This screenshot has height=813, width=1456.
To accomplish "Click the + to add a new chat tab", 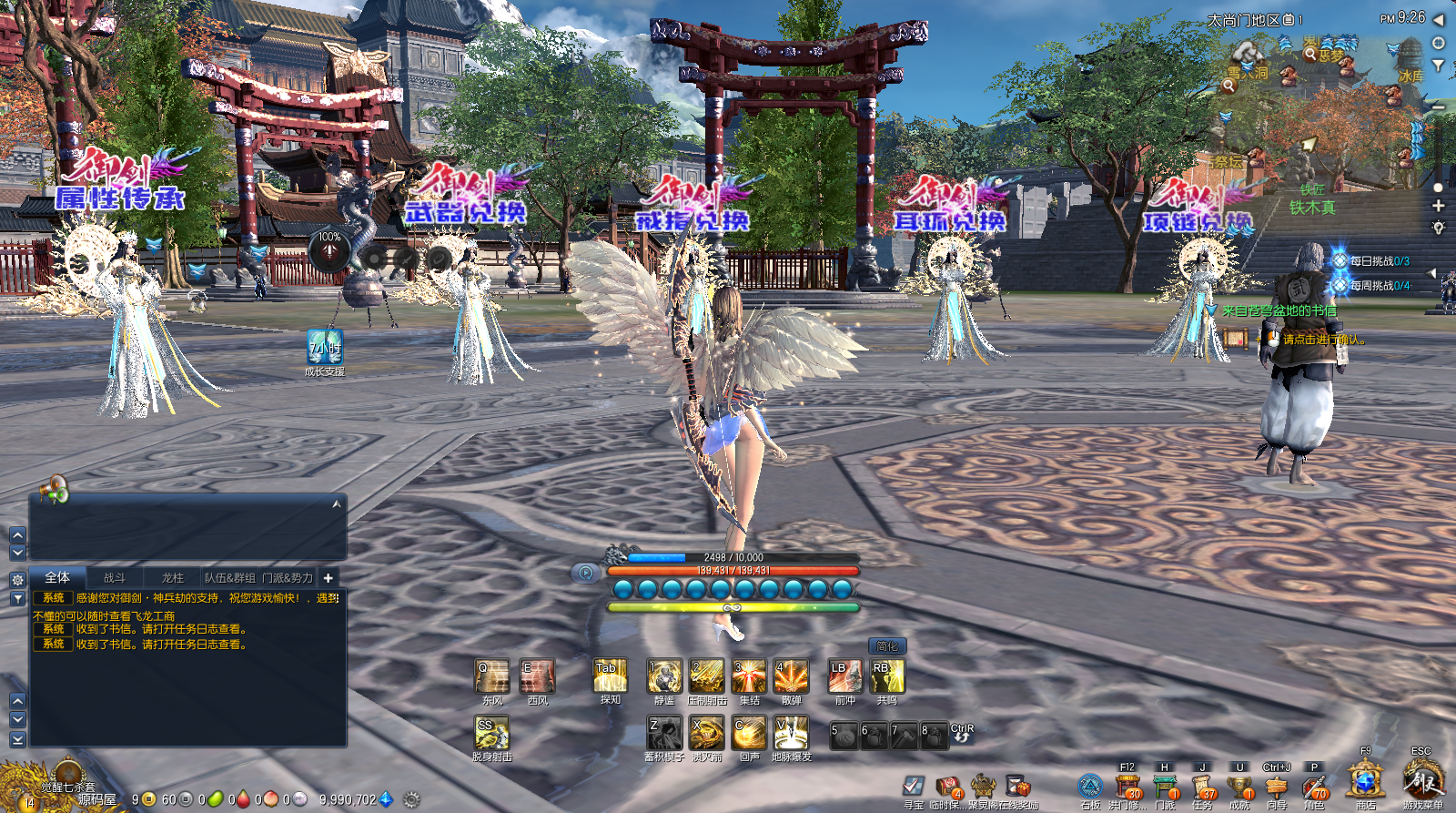I will coord(326,577).
